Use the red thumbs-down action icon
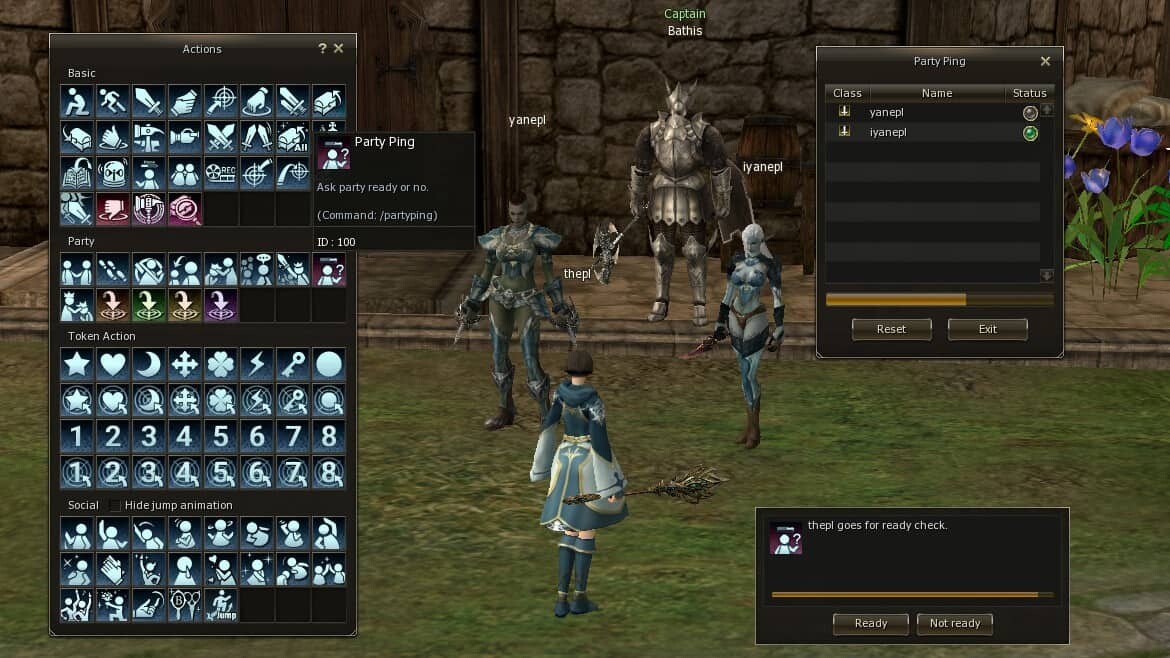Image resolution: width=1170 pixels, height=658 pixels. click(x=113, y=209)
